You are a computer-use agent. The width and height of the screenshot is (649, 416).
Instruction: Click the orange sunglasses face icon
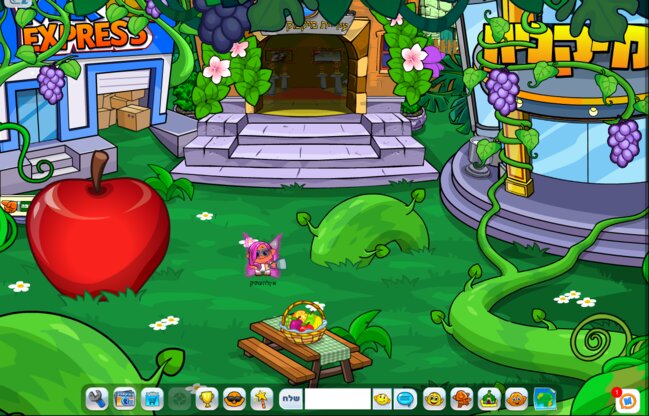[x=234, y=399]
